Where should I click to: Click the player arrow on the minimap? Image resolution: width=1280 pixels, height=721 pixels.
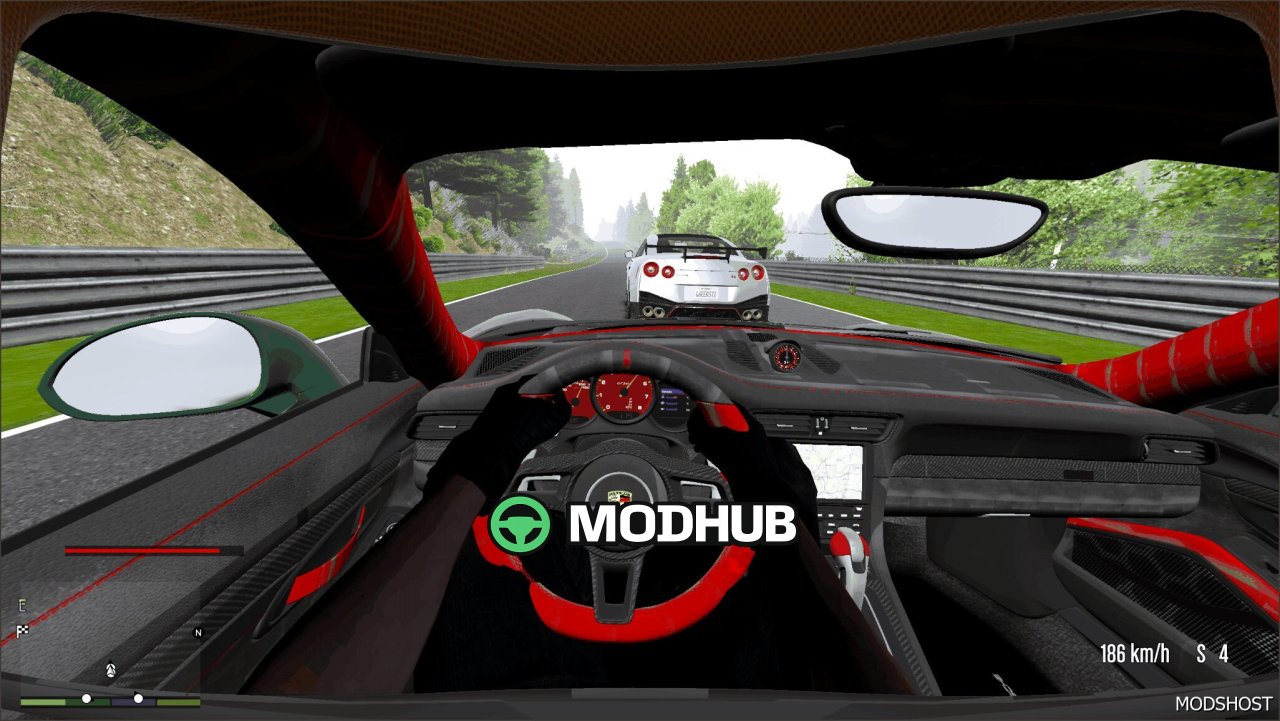click(110, 668)
